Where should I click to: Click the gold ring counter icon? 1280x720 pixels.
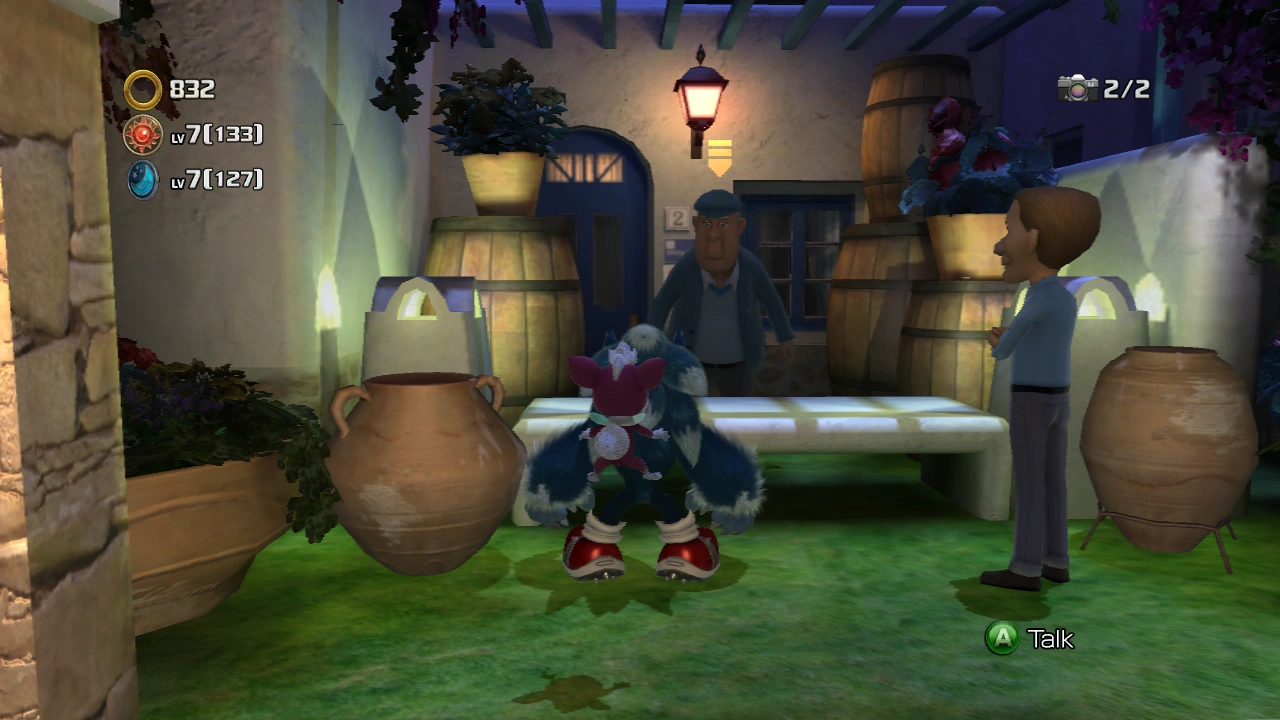coord(143,90)
